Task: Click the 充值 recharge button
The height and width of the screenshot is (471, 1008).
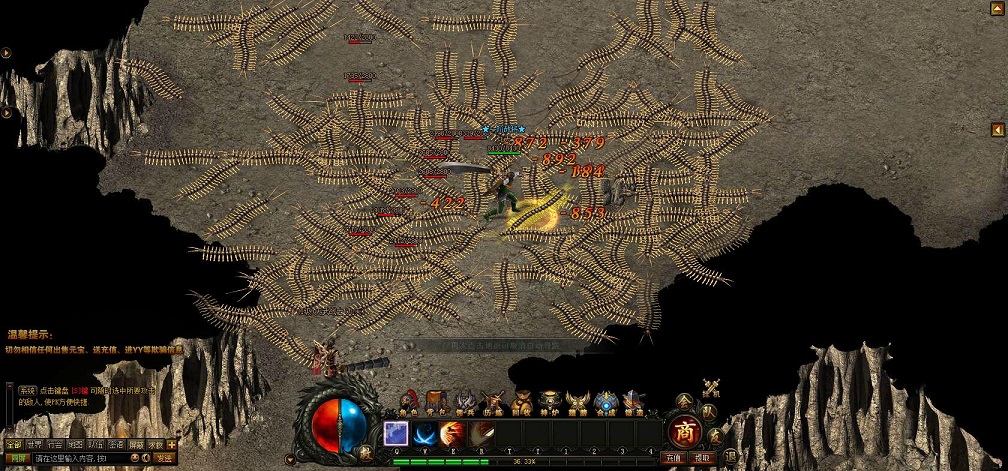Action: click(x=674, y=458)
